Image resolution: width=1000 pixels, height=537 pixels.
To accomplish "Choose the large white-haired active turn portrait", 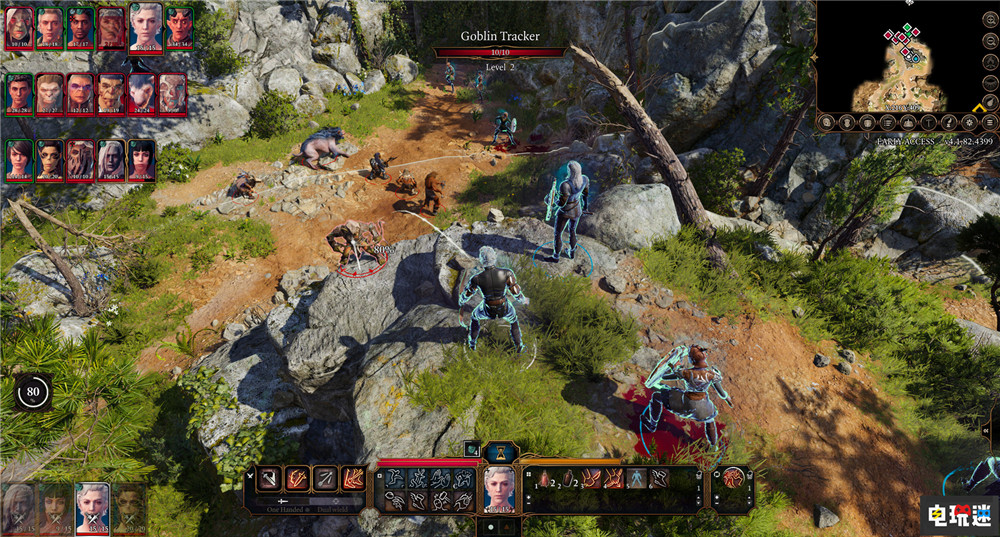I will coord(146,27).
